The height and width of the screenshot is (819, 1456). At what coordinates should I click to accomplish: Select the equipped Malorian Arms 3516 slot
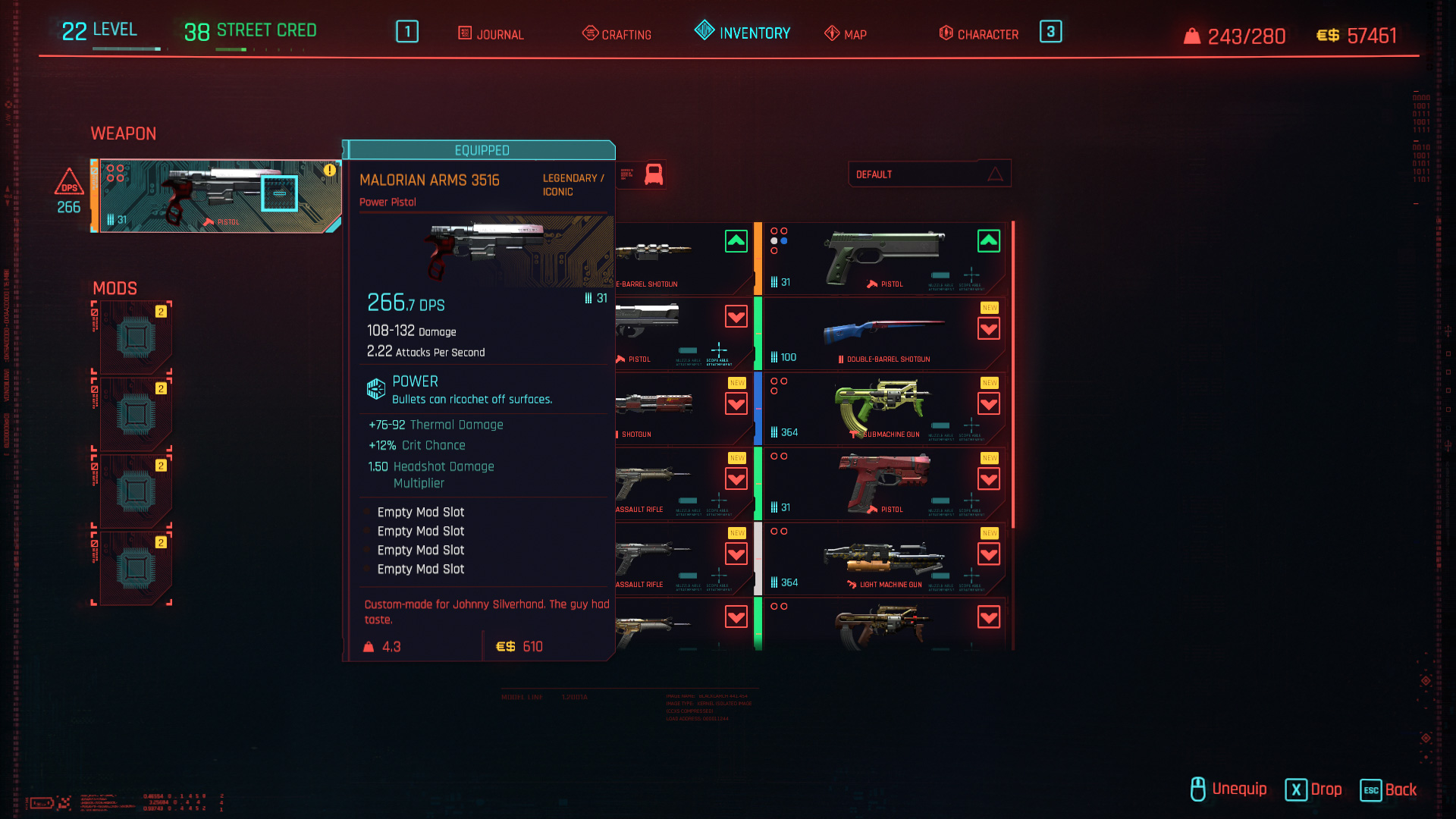[219, 196]
